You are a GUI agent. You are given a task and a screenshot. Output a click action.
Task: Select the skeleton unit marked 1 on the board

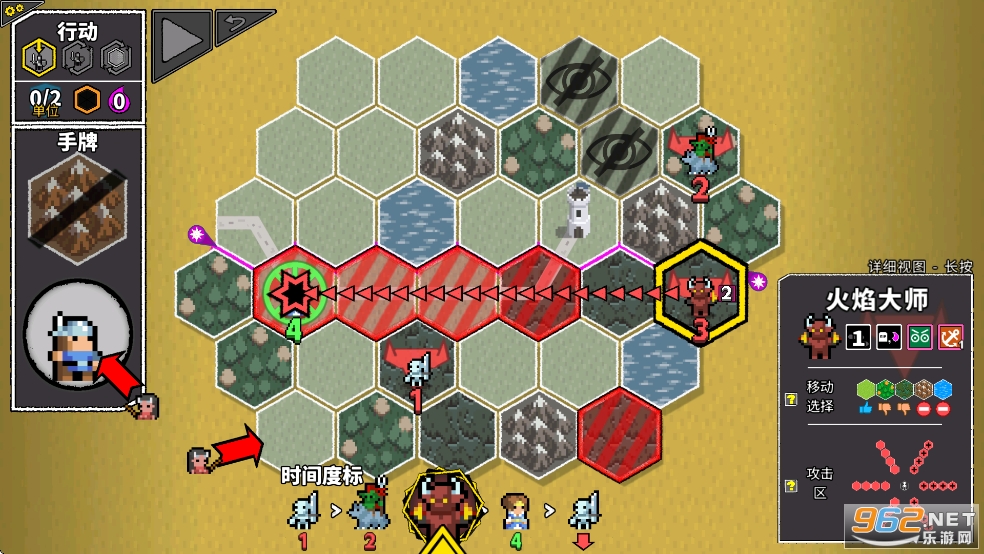418,367
